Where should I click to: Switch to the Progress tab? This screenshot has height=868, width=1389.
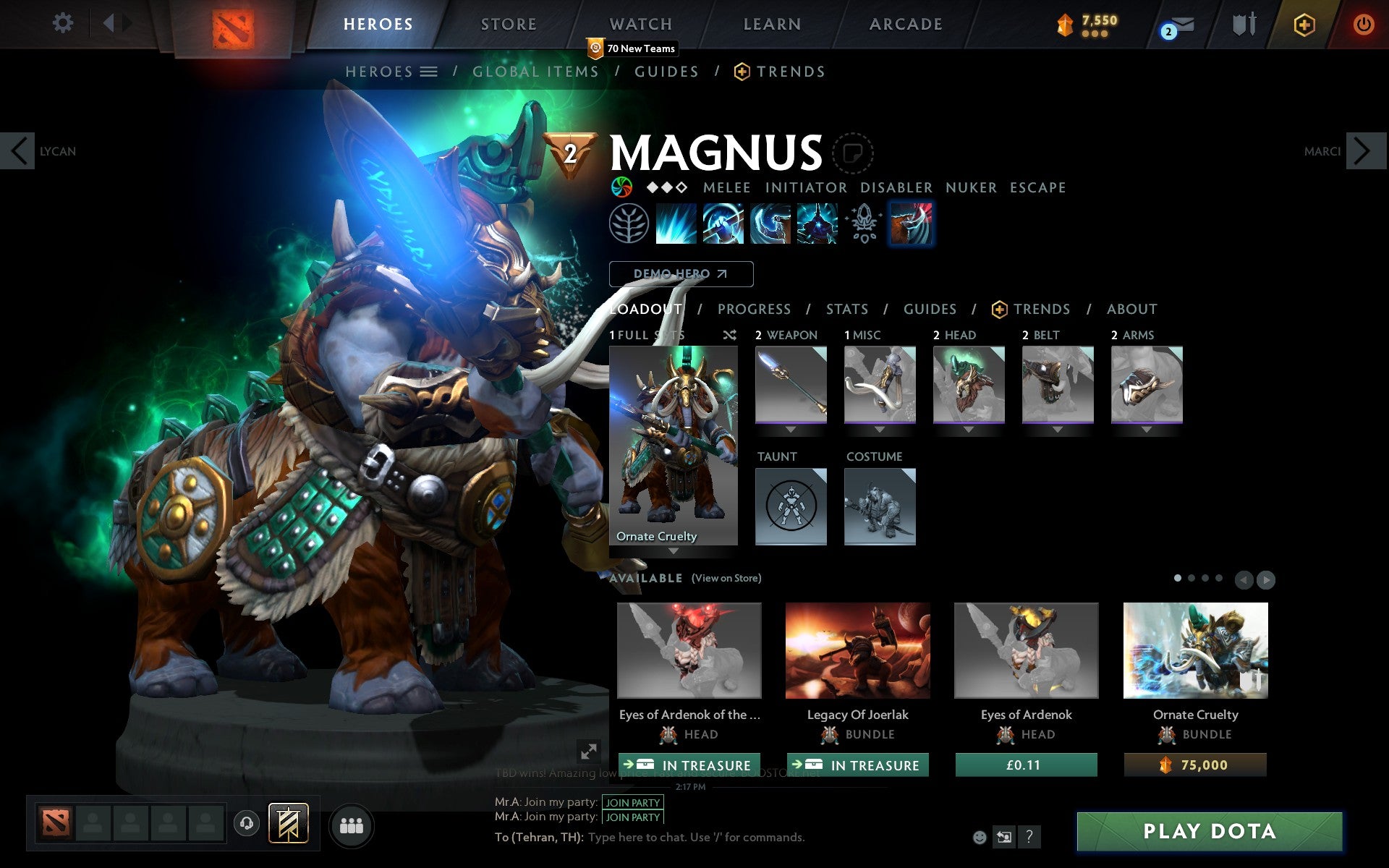click(753, 309)
